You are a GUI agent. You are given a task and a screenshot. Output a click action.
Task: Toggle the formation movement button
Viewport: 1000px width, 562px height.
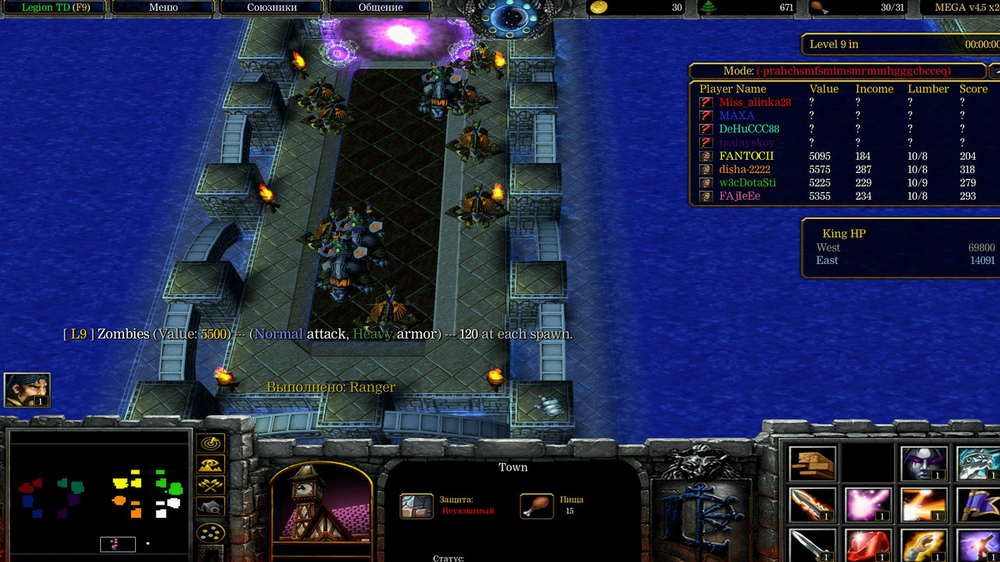click(x=211, y=531)
